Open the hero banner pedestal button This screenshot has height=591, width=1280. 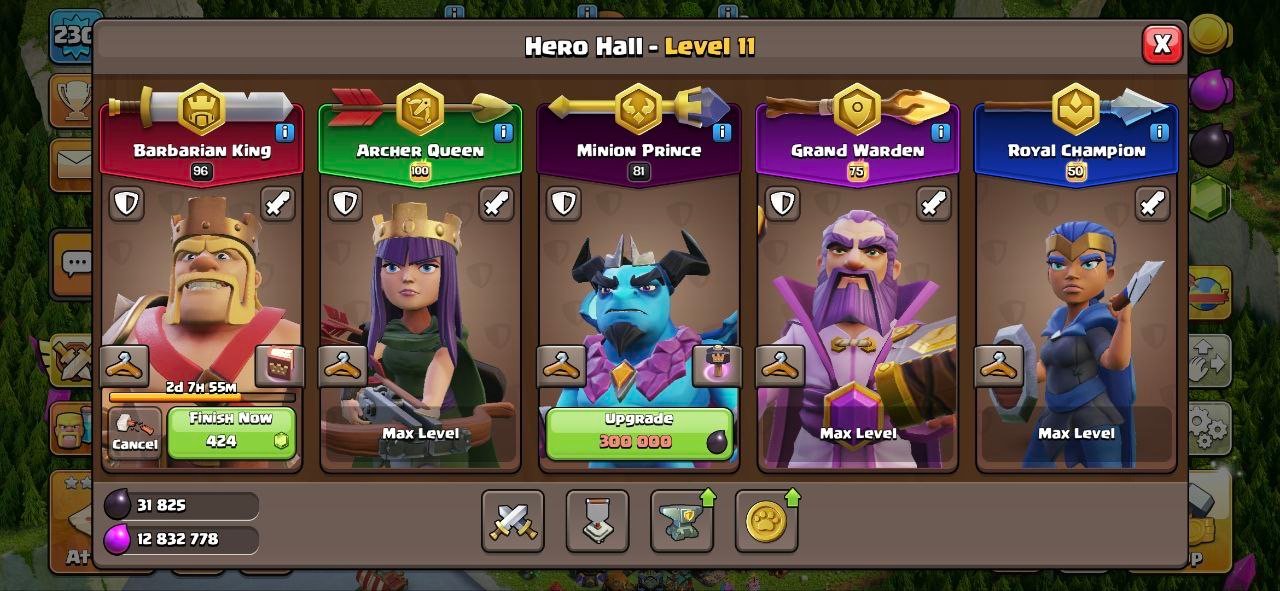coord(598,521)
